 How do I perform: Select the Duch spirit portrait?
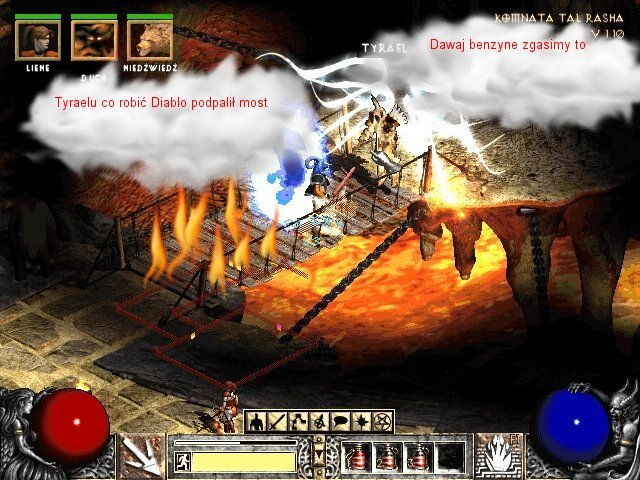(94, 40)
